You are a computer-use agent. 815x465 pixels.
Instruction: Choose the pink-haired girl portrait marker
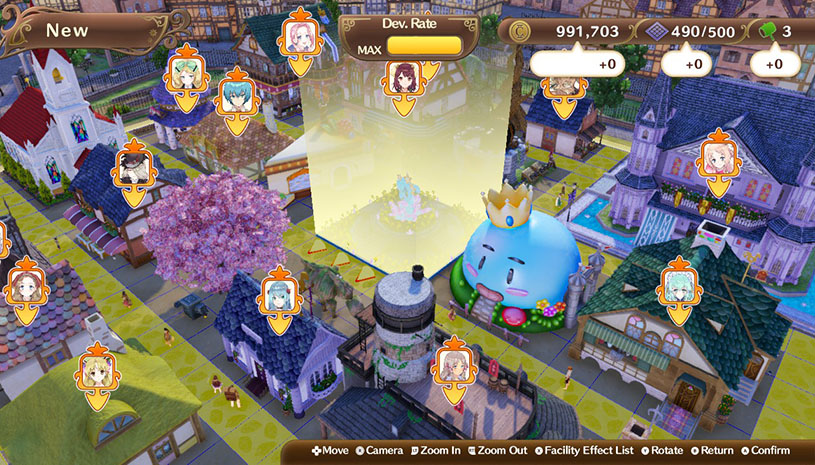[x=299, y=38]
